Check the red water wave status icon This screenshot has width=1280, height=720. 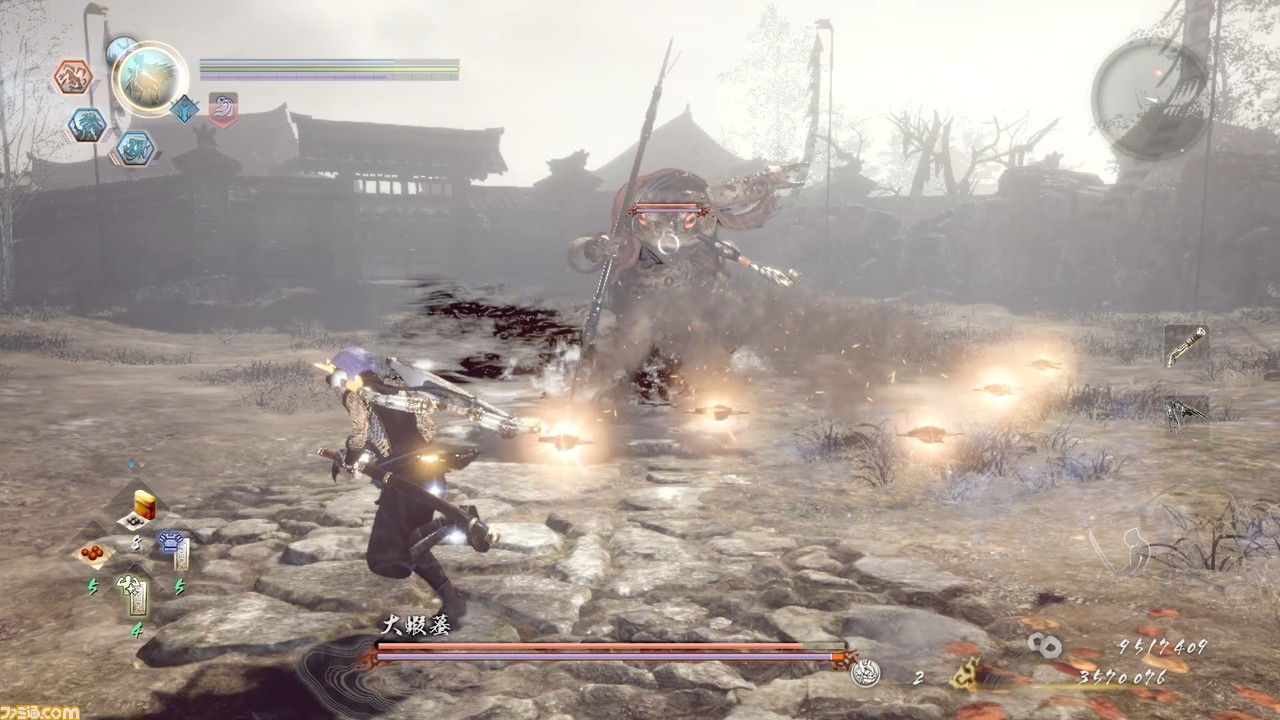[222, 109]
